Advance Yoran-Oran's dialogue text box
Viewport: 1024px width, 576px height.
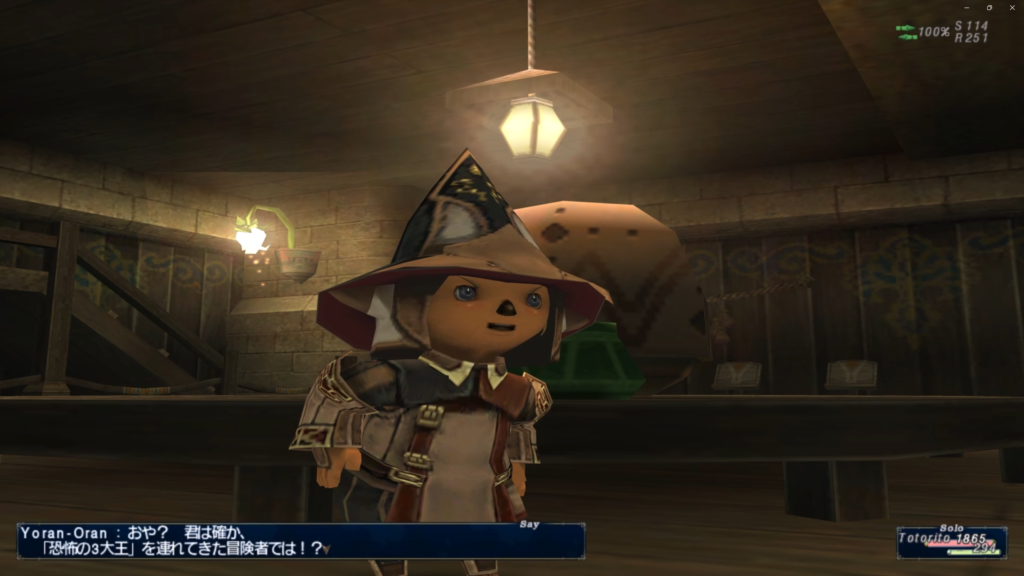[x=300, y=540]
